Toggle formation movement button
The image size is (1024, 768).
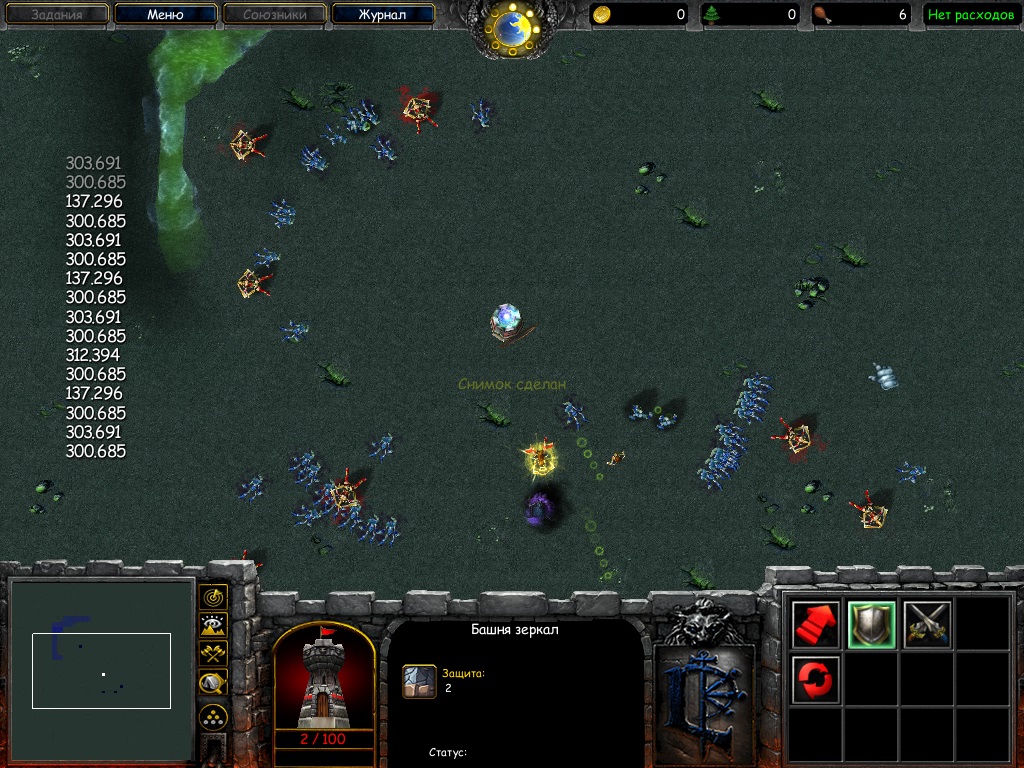tap(213, 716)
